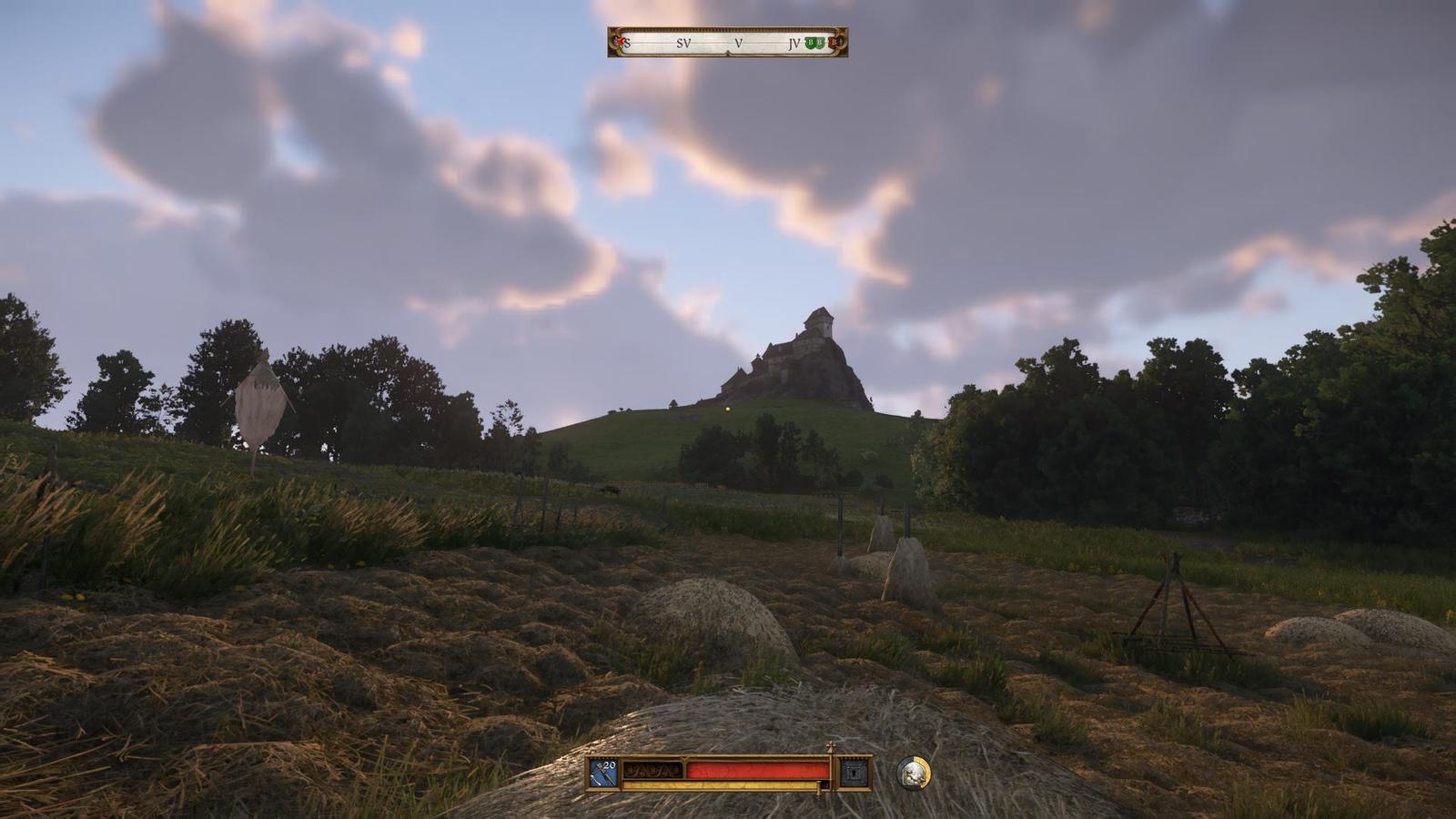Click the green shield markers on the compass
This screenshot has height=819, width=1456.
(x=814, y=43)
